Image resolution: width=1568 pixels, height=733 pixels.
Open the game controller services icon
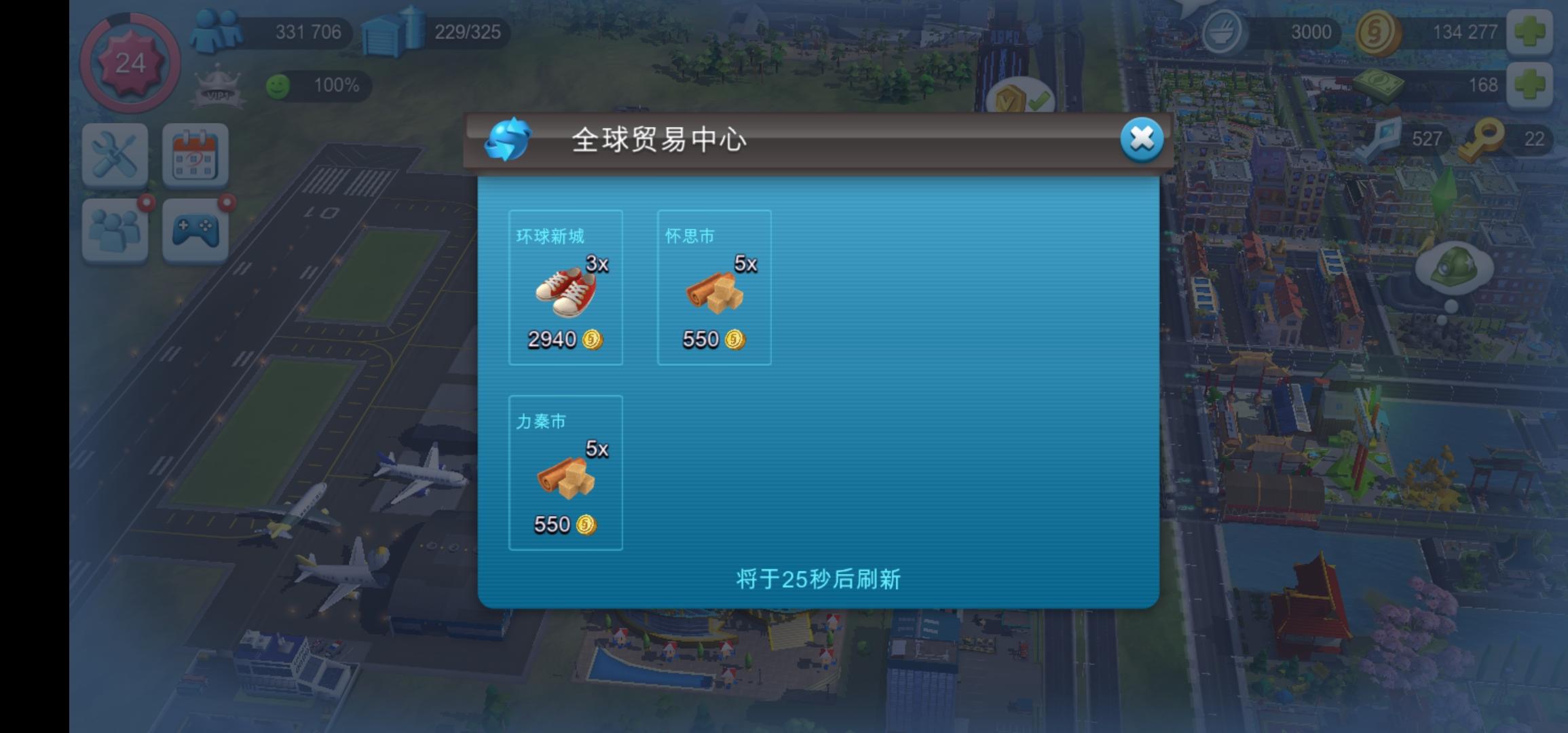point(195,231)
